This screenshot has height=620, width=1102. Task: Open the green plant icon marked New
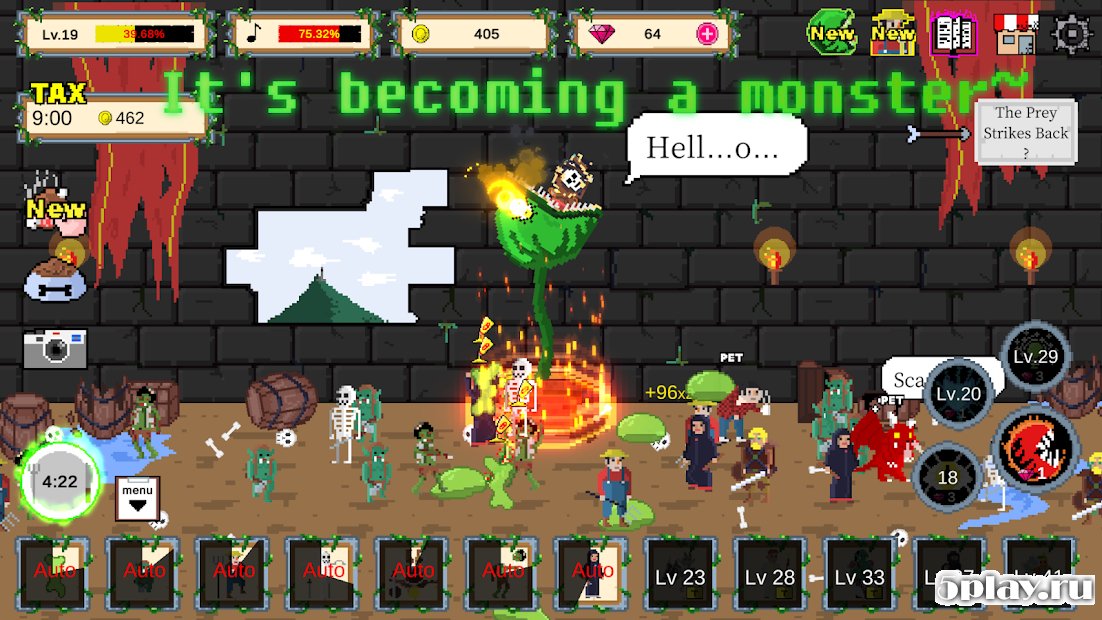point(832,33)
